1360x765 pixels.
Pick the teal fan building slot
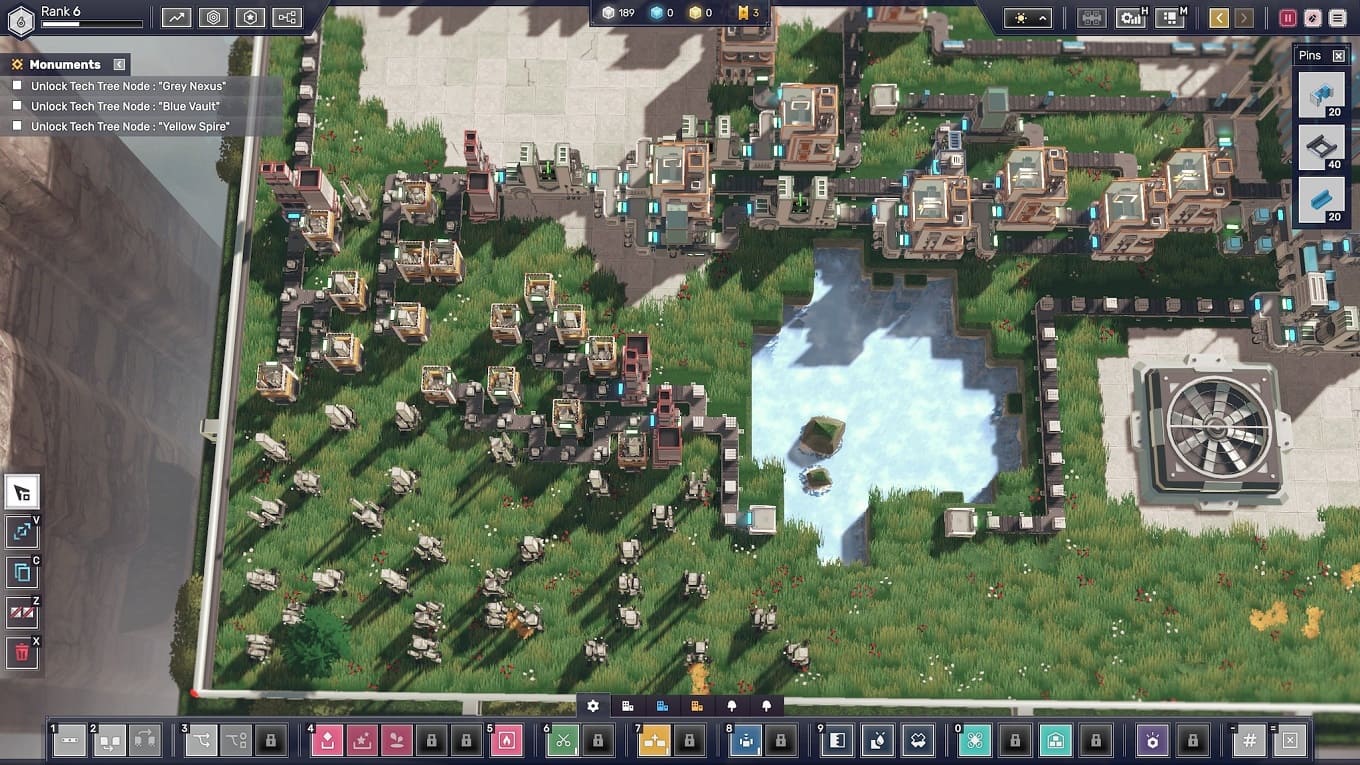[975, 741]
